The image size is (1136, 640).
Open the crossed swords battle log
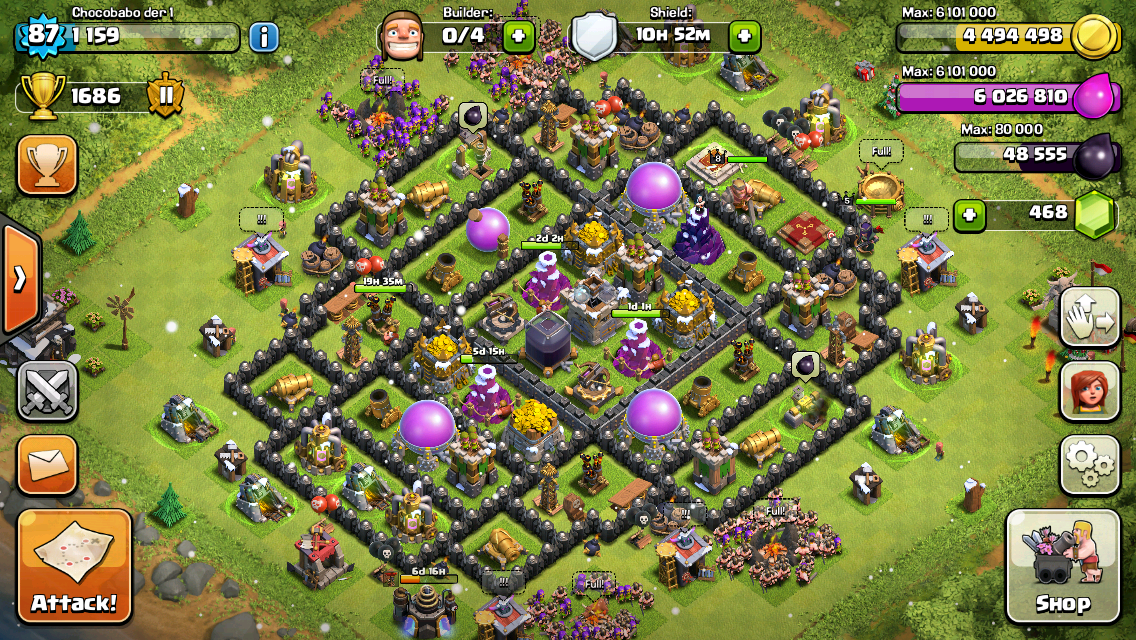pos(47,390)
